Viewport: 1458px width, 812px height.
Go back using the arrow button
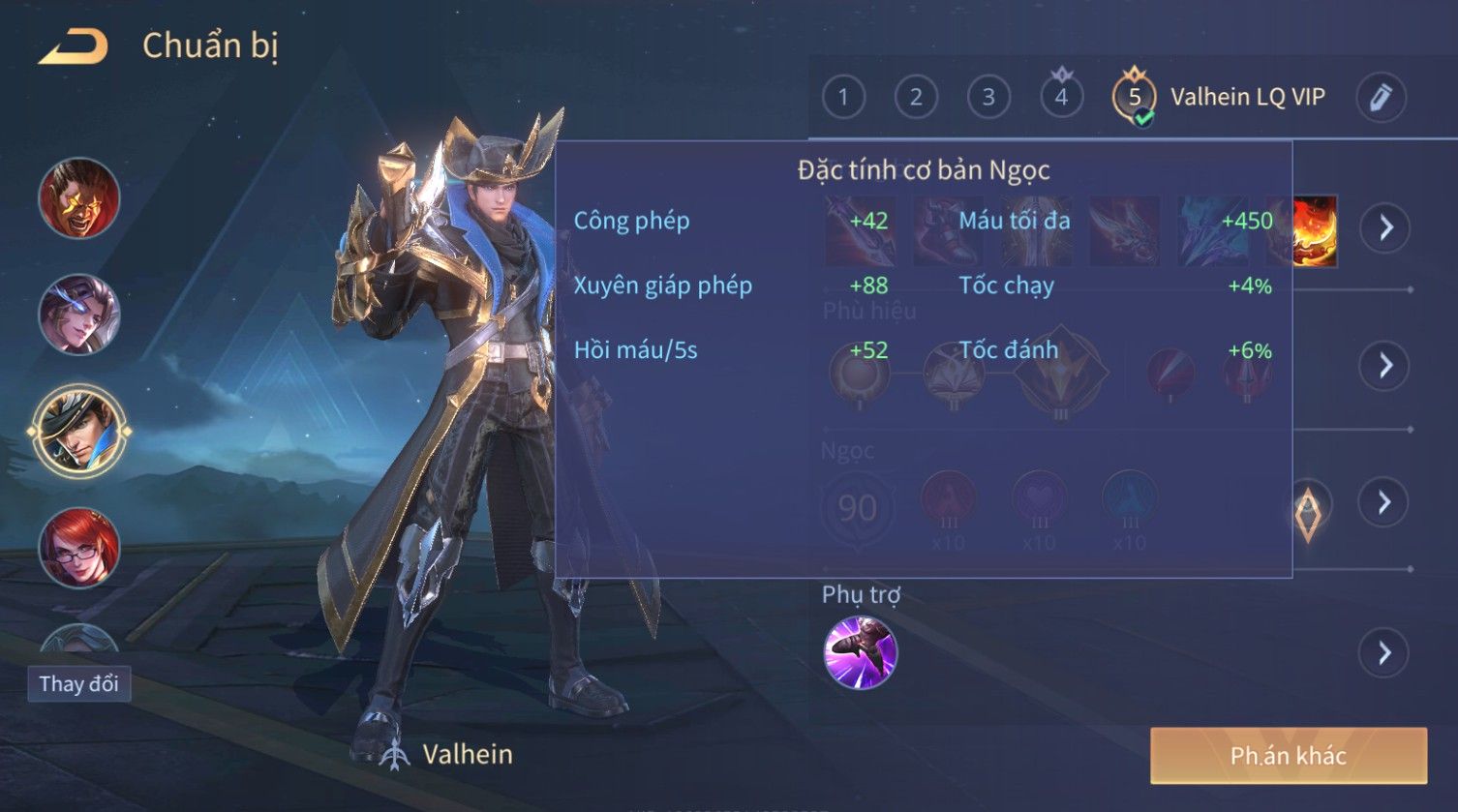click(x=74, y=46)
